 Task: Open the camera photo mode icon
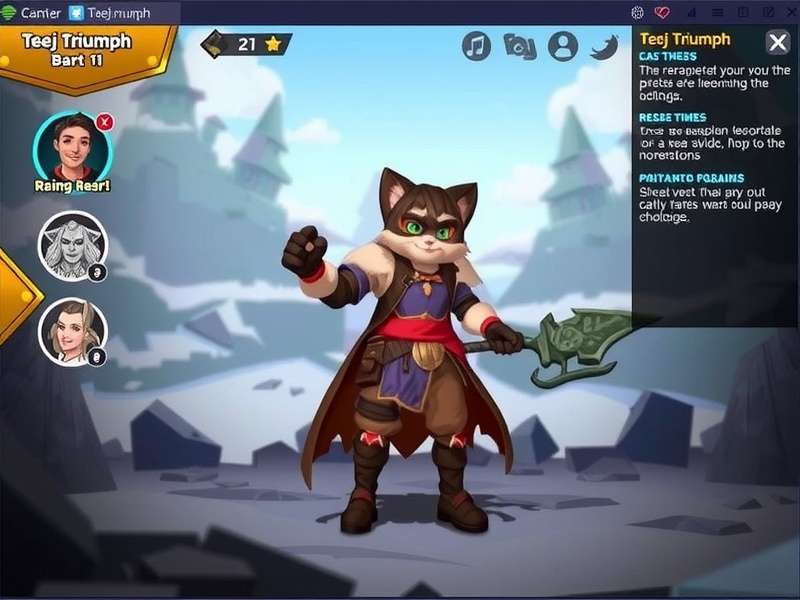coord(520,46)
